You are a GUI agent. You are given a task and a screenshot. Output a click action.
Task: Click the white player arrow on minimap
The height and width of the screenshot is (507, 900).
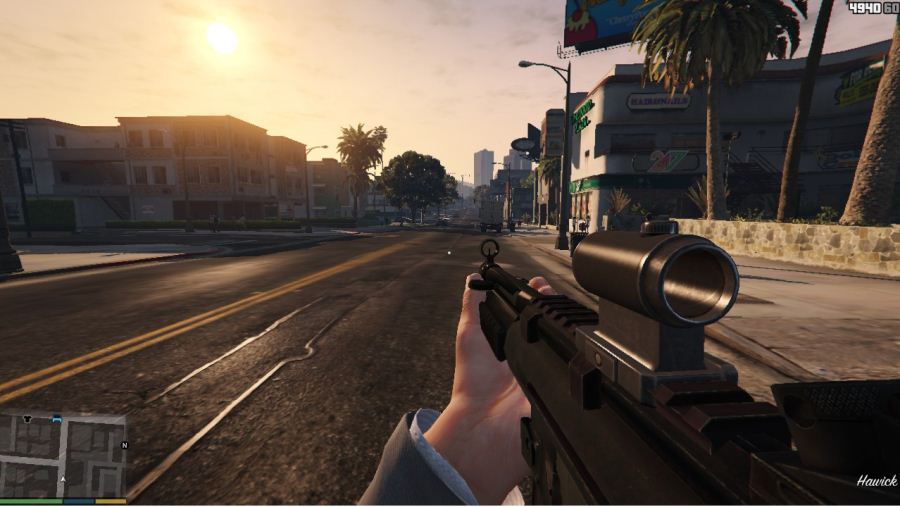(x=63, y=479)
